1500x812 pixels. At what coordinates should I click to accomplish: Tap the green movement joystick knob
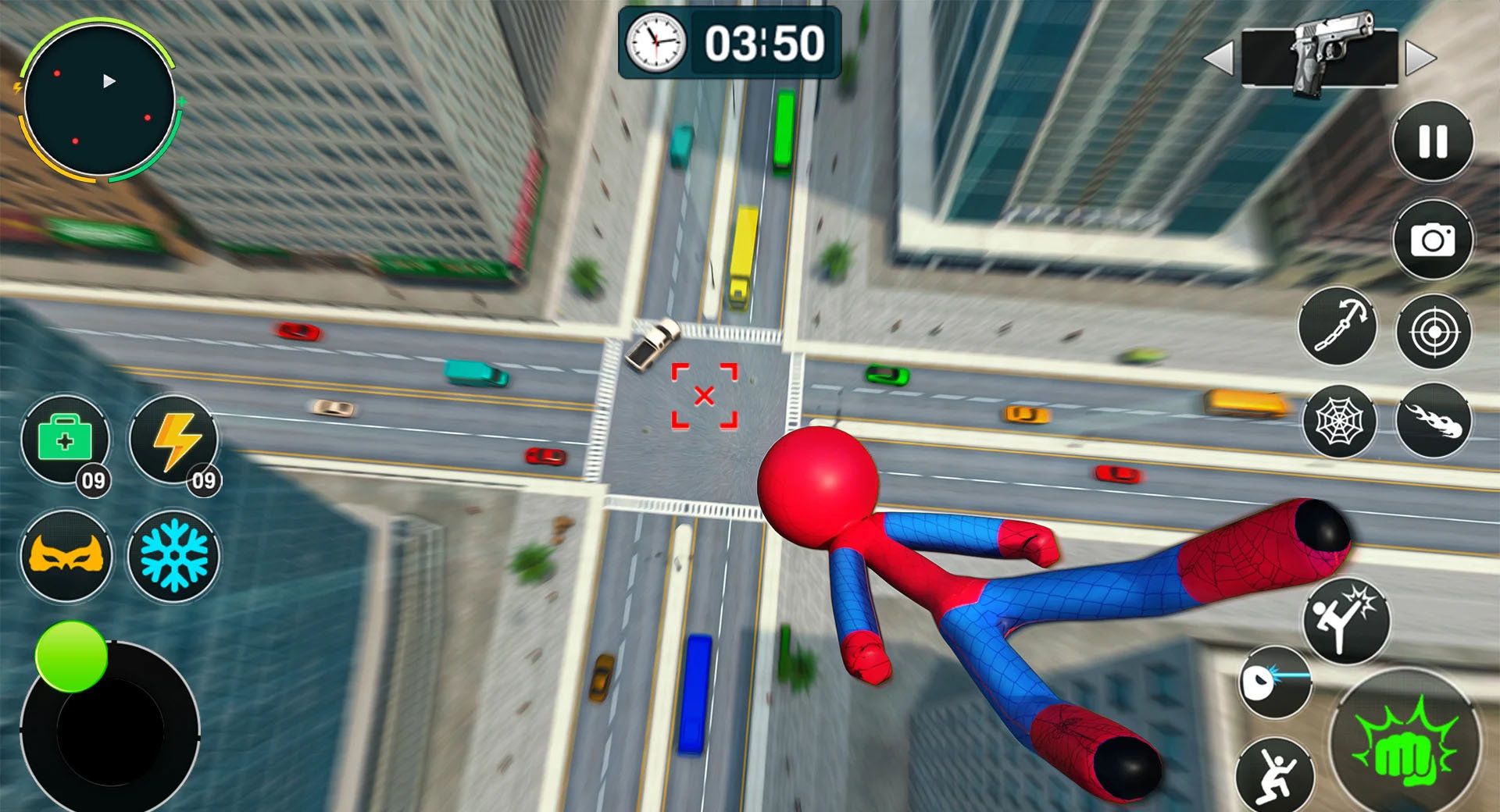(71, 657)
